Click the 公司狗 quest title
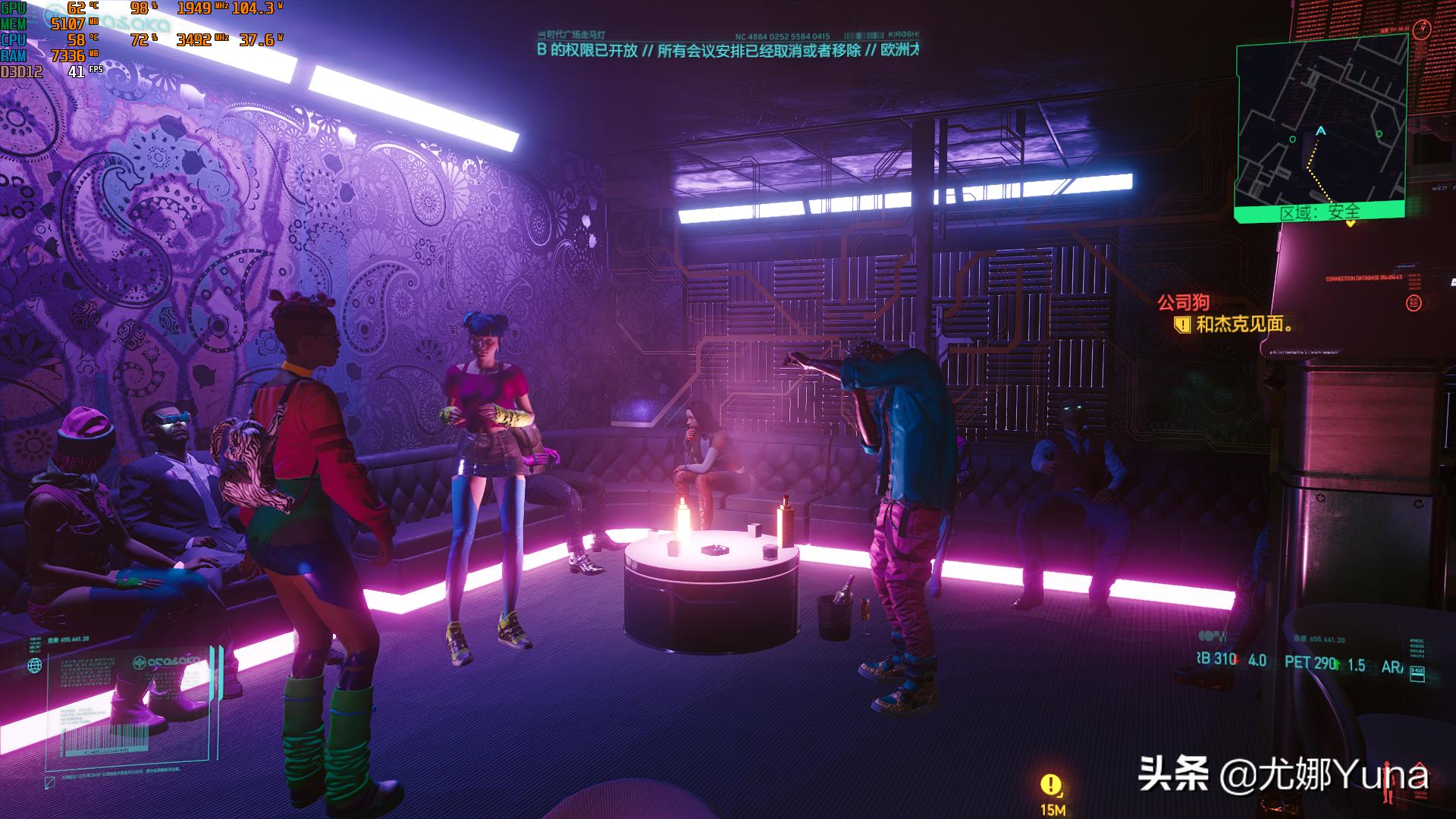Image resolution: width=1456 pixels, height=819 pixels. pyautogui.click(x=1183, y=303)
